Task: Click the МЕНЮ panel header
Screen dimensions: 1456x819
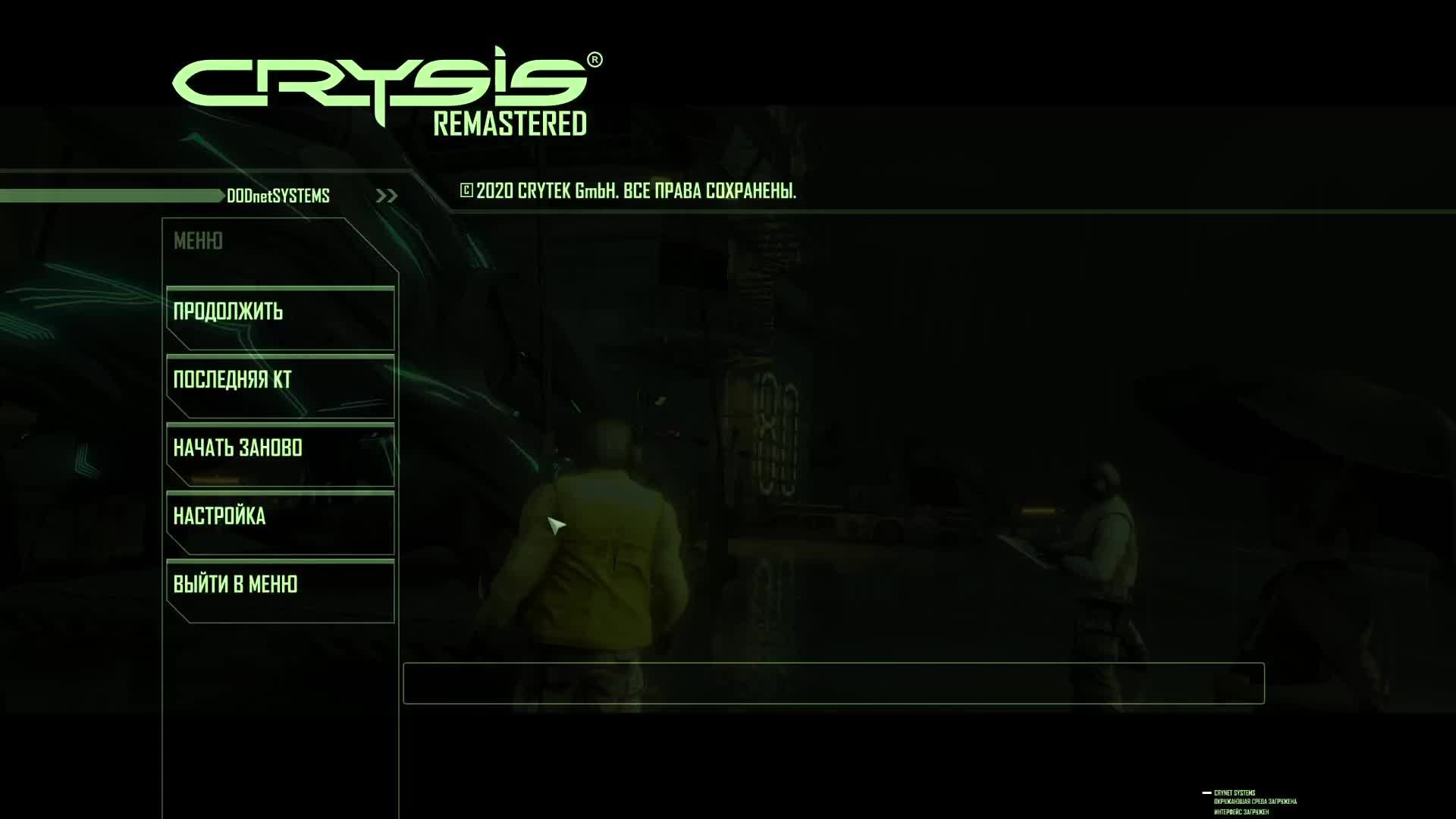Action: [x=199, y=241]
